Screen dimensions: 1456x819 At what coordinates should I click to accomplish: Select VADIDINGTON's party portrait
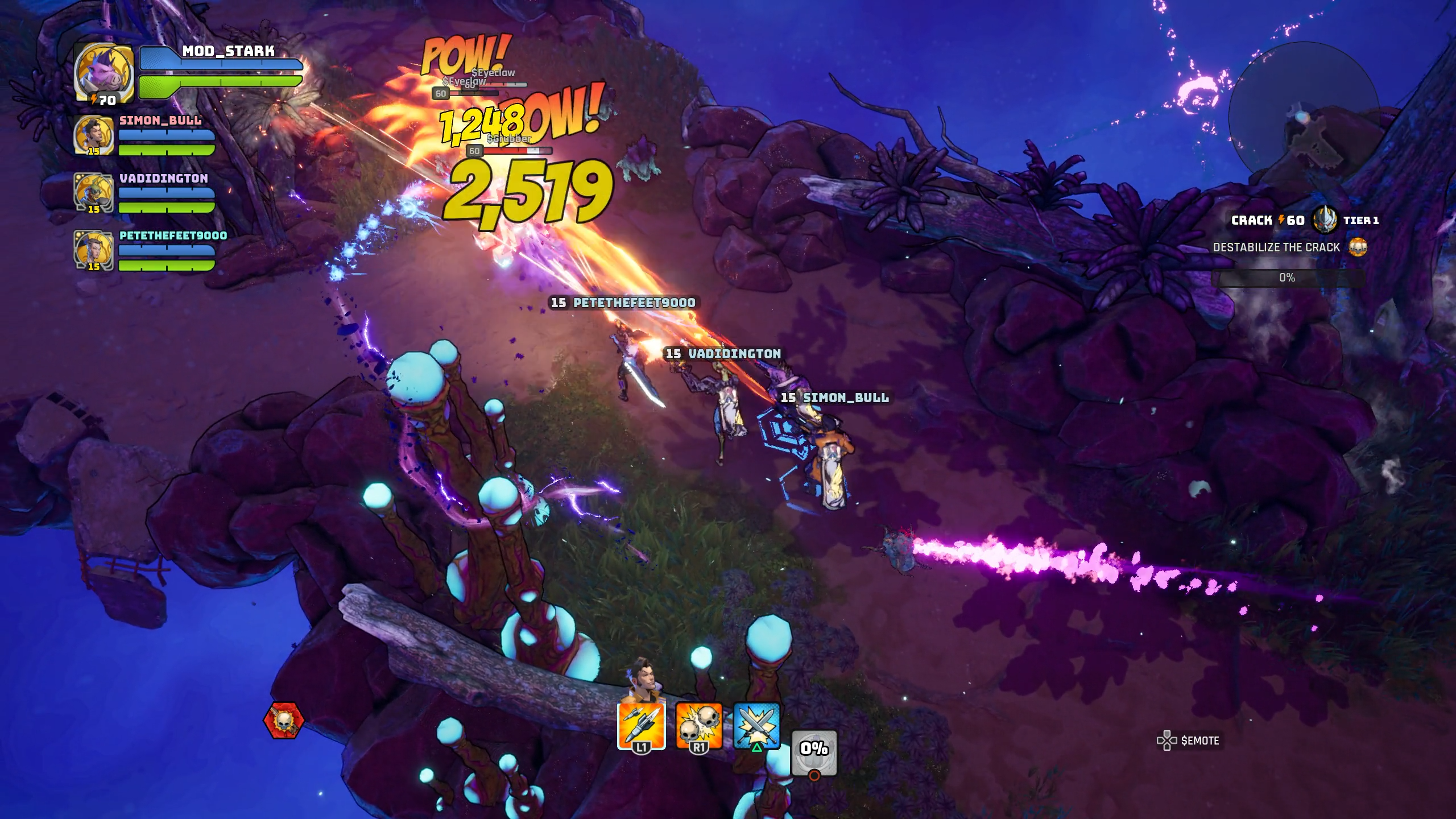93,193
